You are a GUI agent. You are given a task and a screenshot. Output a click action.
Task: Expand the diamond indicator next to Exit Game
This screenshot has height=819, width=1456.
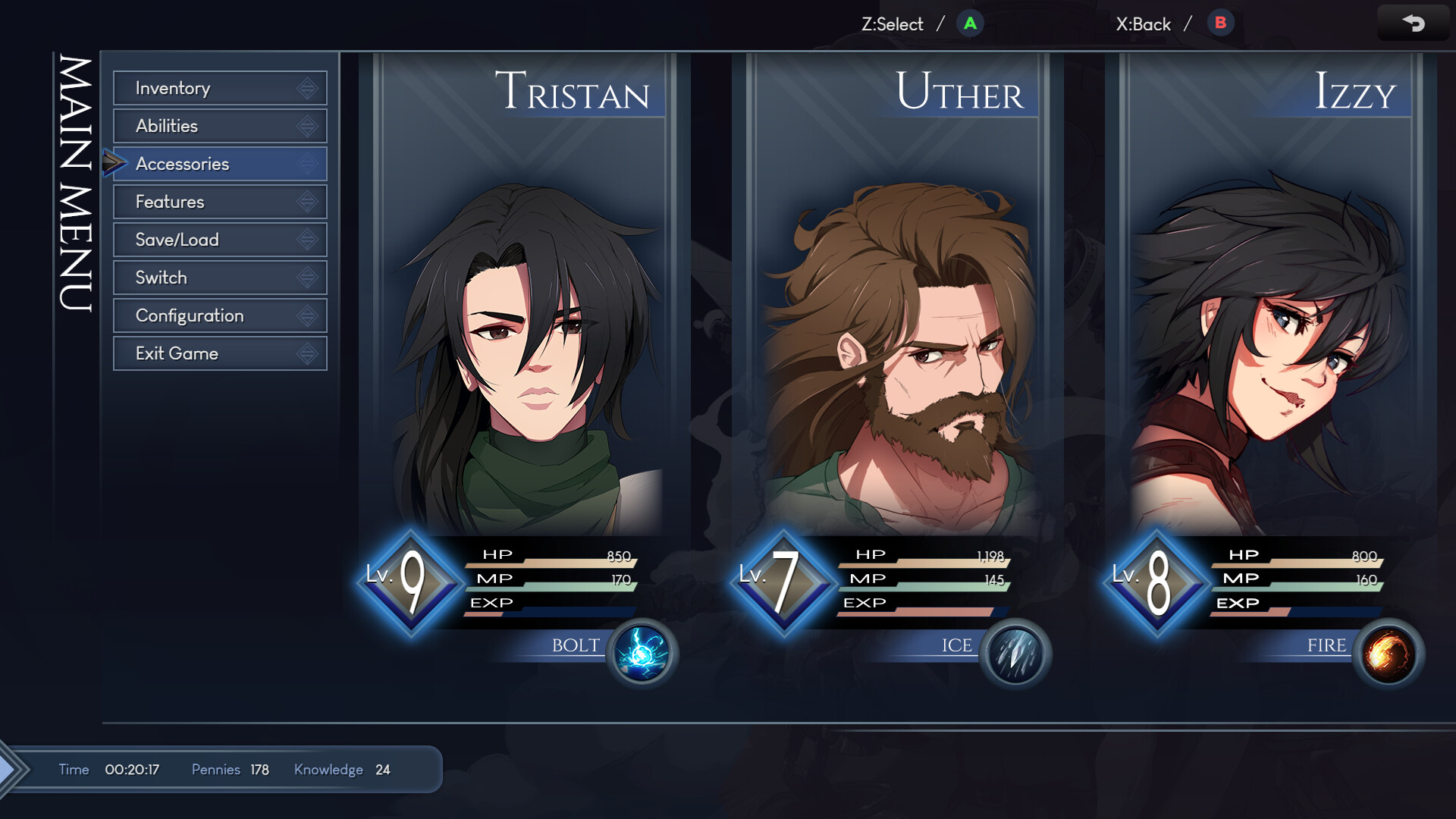point(306,353)
